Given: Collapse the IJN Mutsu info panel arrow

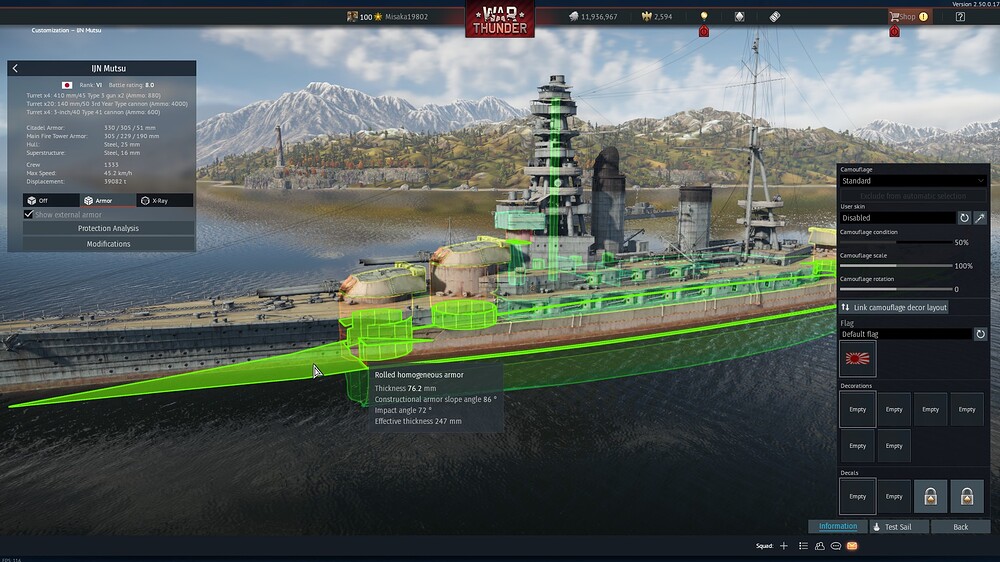Looking at the screenshot, I should pyautogui.click(x=15, y=69).
